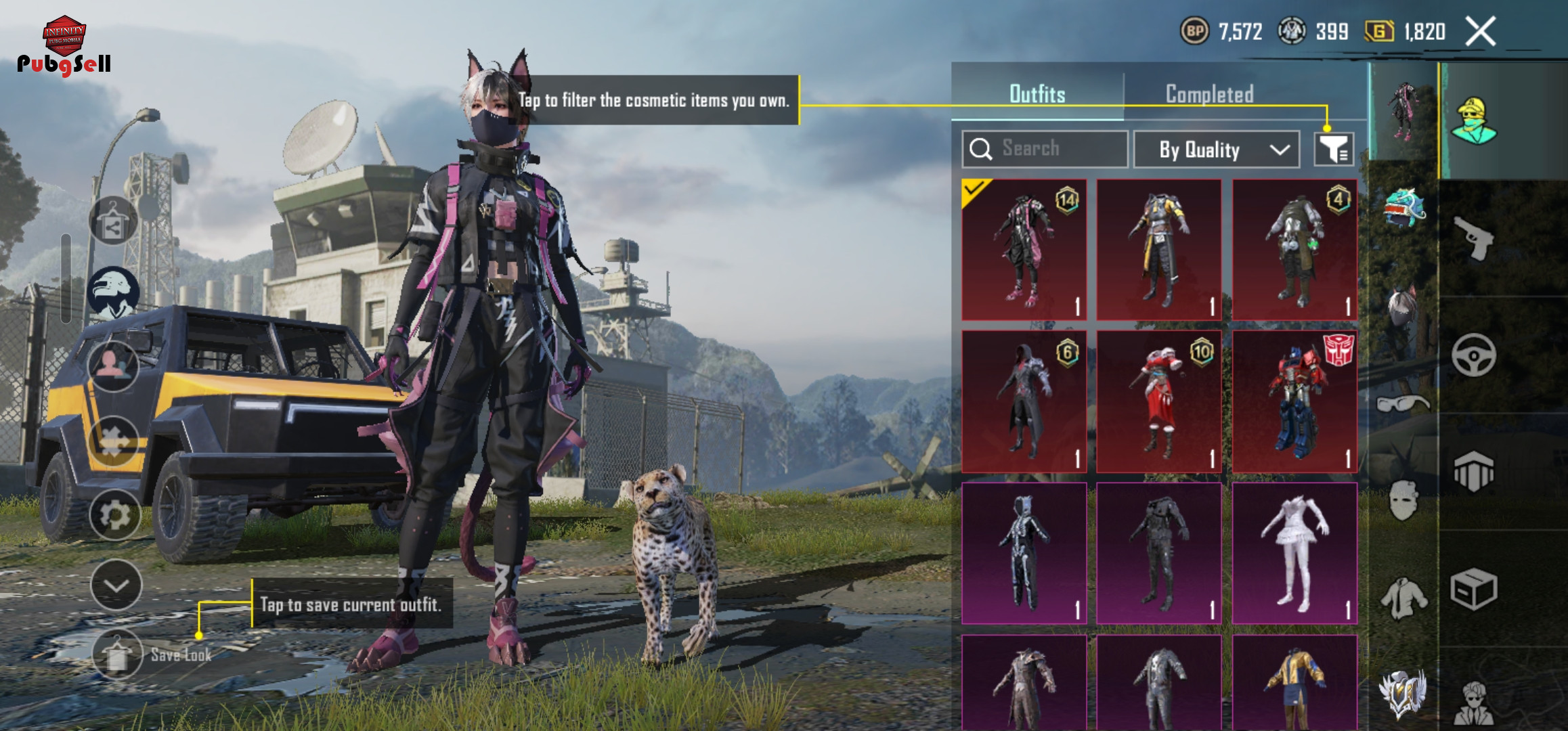1568x731 pixels.
Task: Choose the white dress outfit tile
Action: click(1294, 552)
